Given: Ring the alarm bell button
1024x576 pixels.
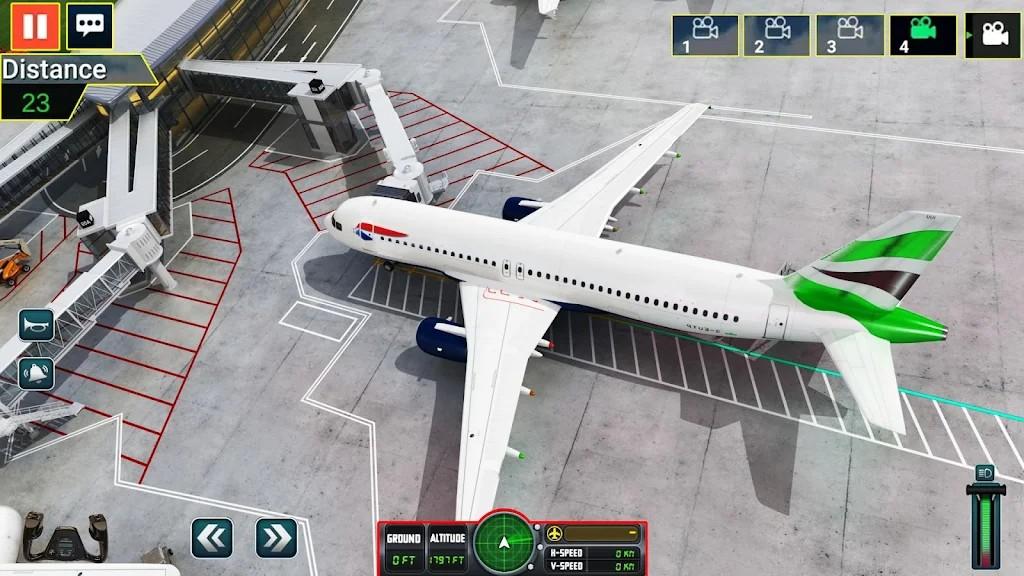Looking at the screenshot, I should pos(36,373).
